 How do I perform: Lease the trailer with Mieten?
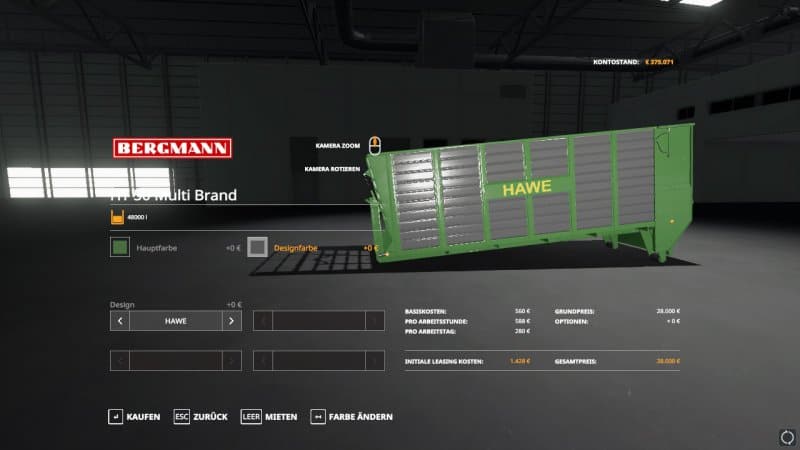tap(270, 416)
